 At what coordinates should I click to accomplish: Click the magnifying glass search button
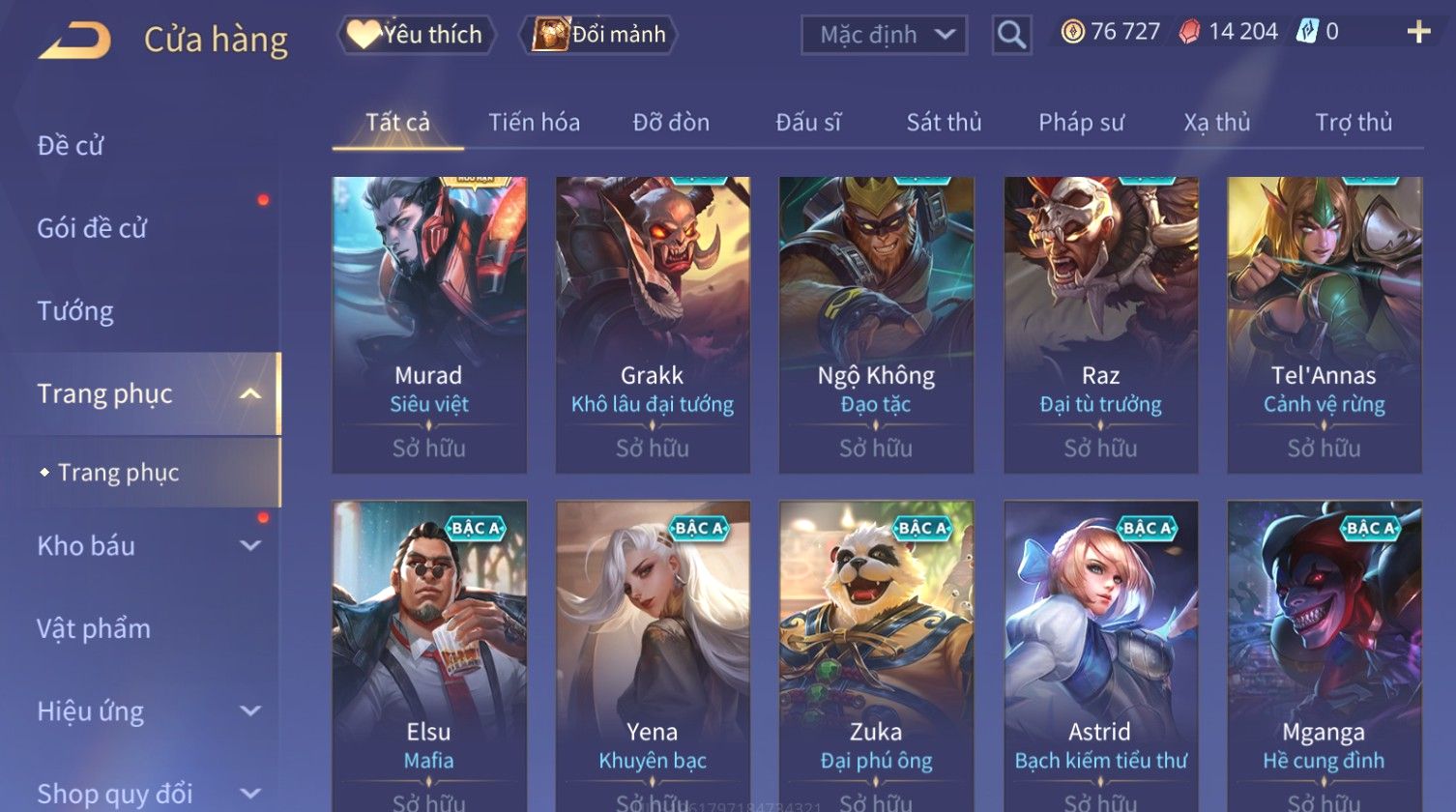tap(1011, 36)
